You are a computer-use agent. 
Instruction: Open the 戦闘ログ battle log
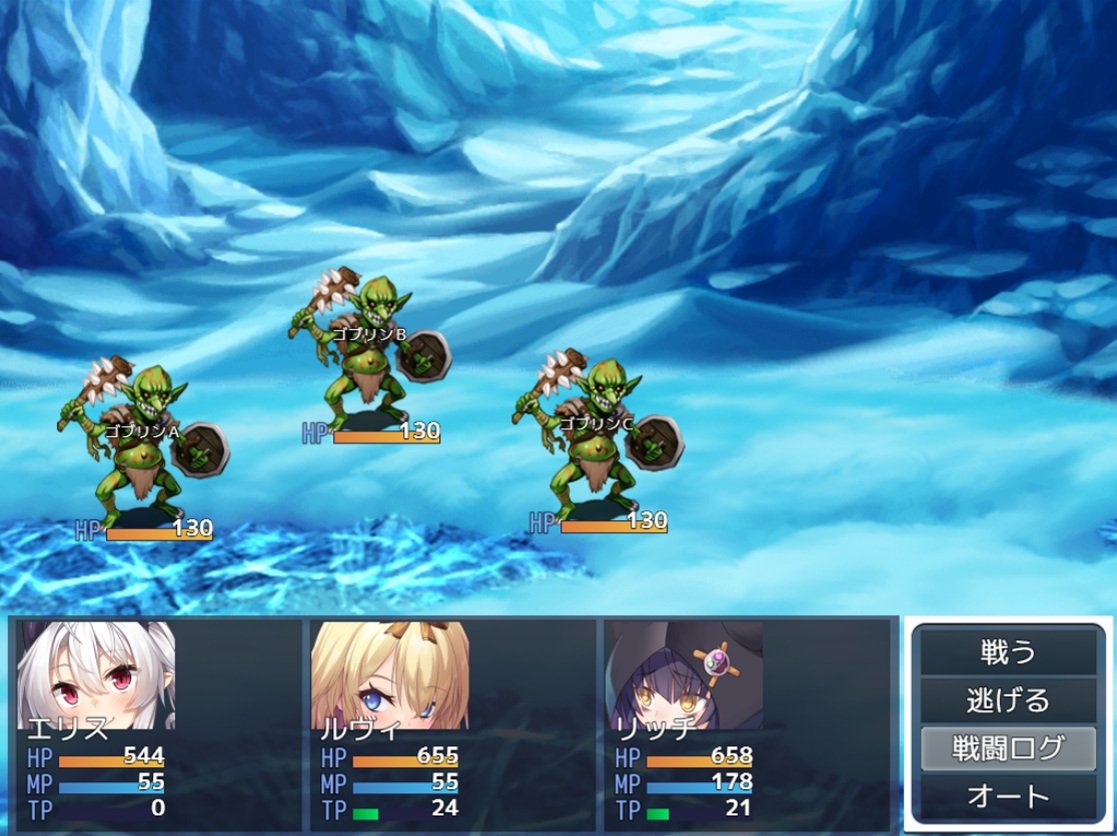click(x=1008, y=748)
